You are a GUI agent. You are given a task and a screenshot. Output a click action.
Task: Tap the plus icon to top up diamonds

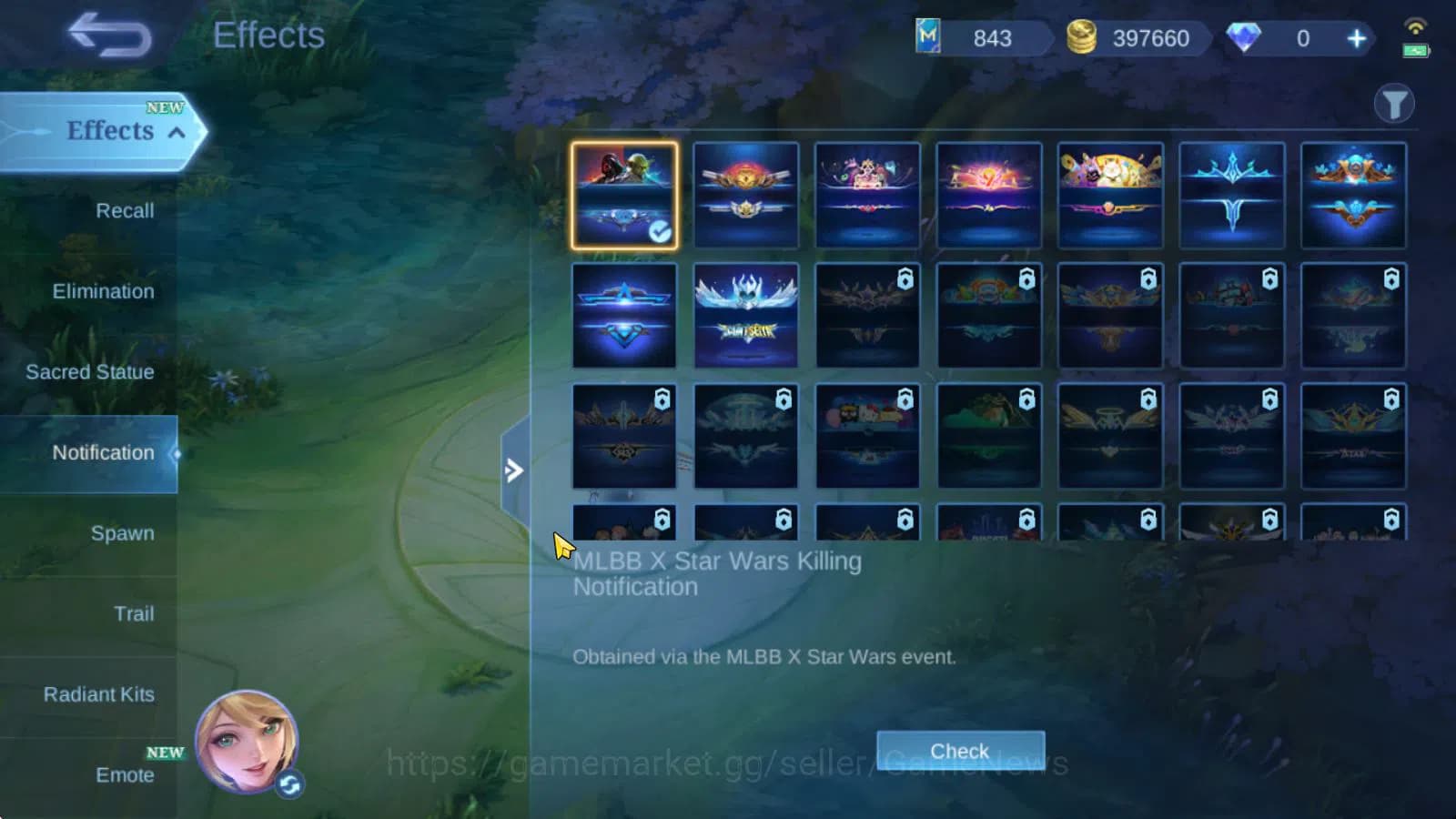click(x=1355, y=38)
